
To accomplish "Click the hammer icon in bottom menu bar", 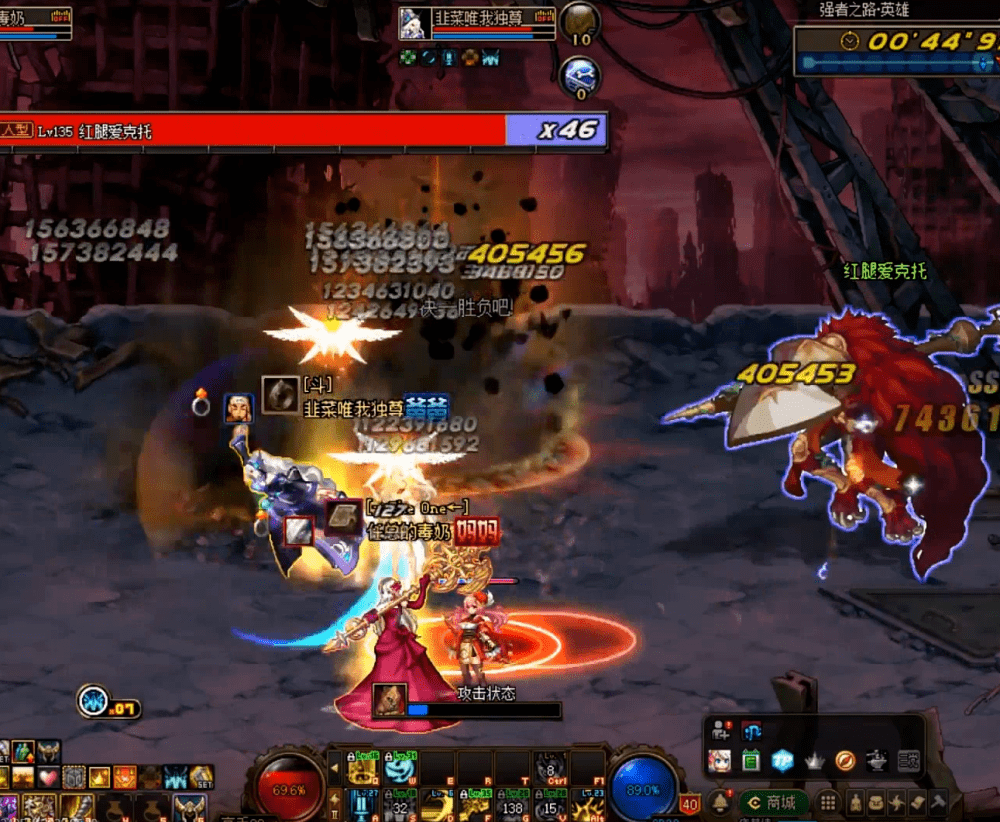I will [937, 802].
